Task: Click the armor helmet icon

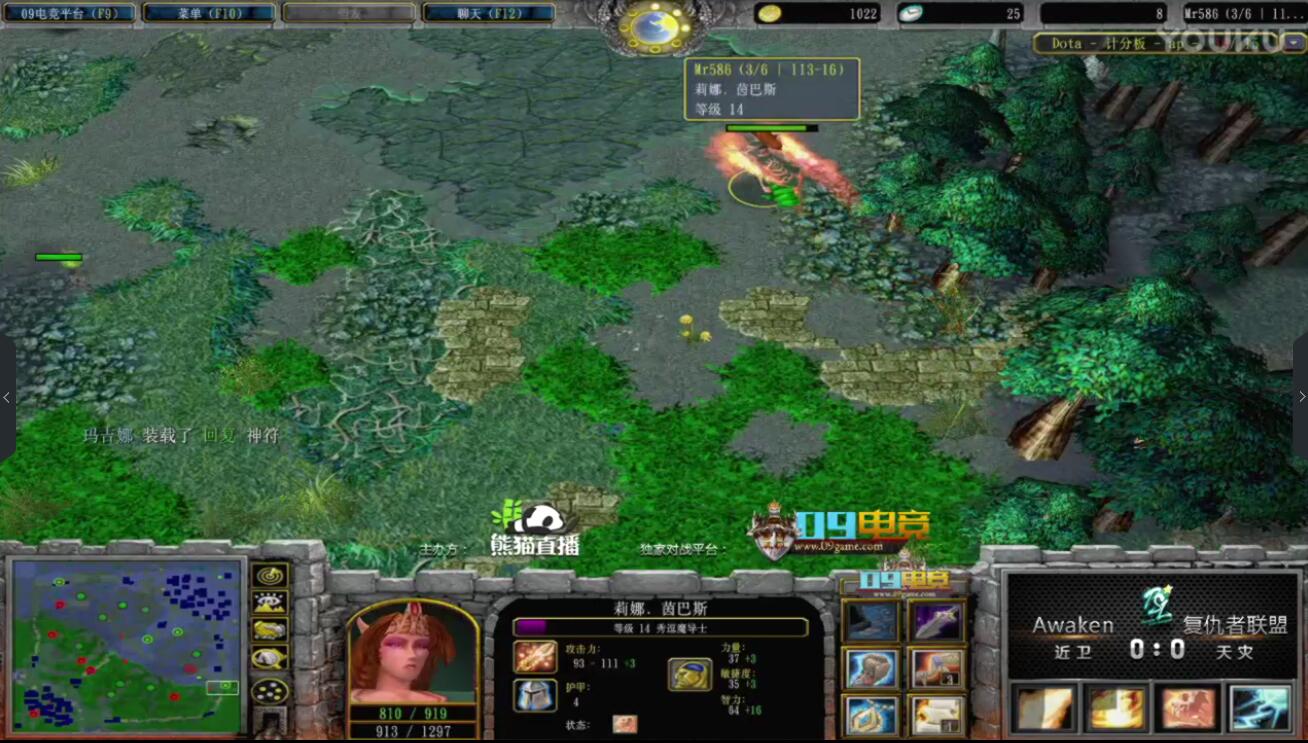Action: [535, 695]
